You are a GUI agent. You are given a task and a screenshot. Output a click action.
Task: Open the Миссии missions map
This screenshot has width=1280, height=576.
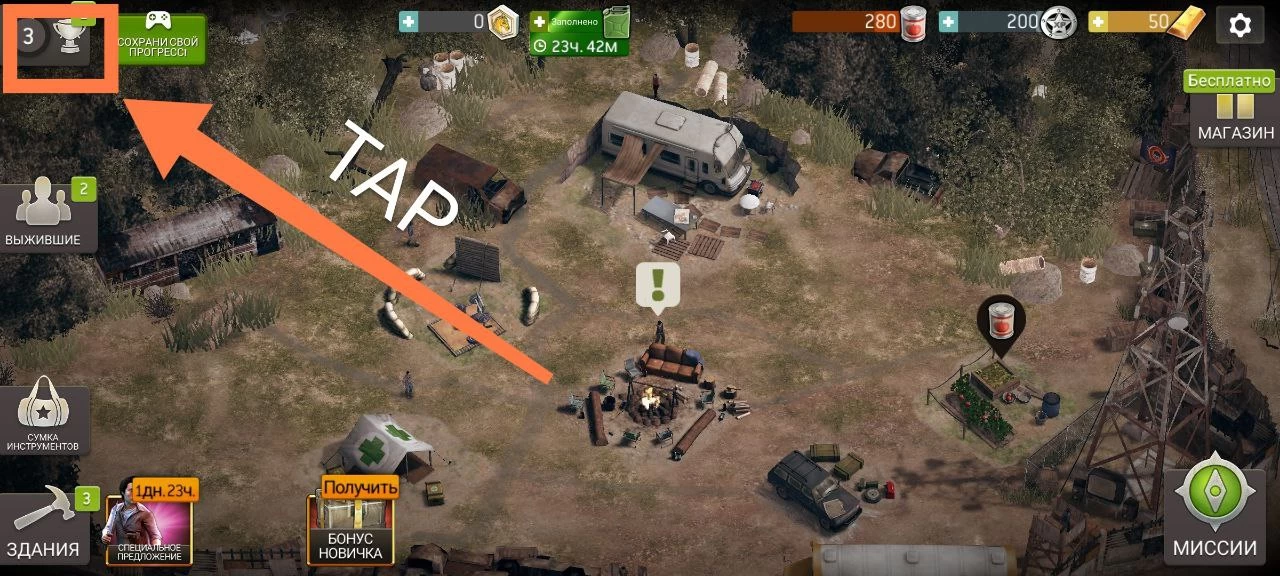pyautogui.click(x=1214, y=512)
